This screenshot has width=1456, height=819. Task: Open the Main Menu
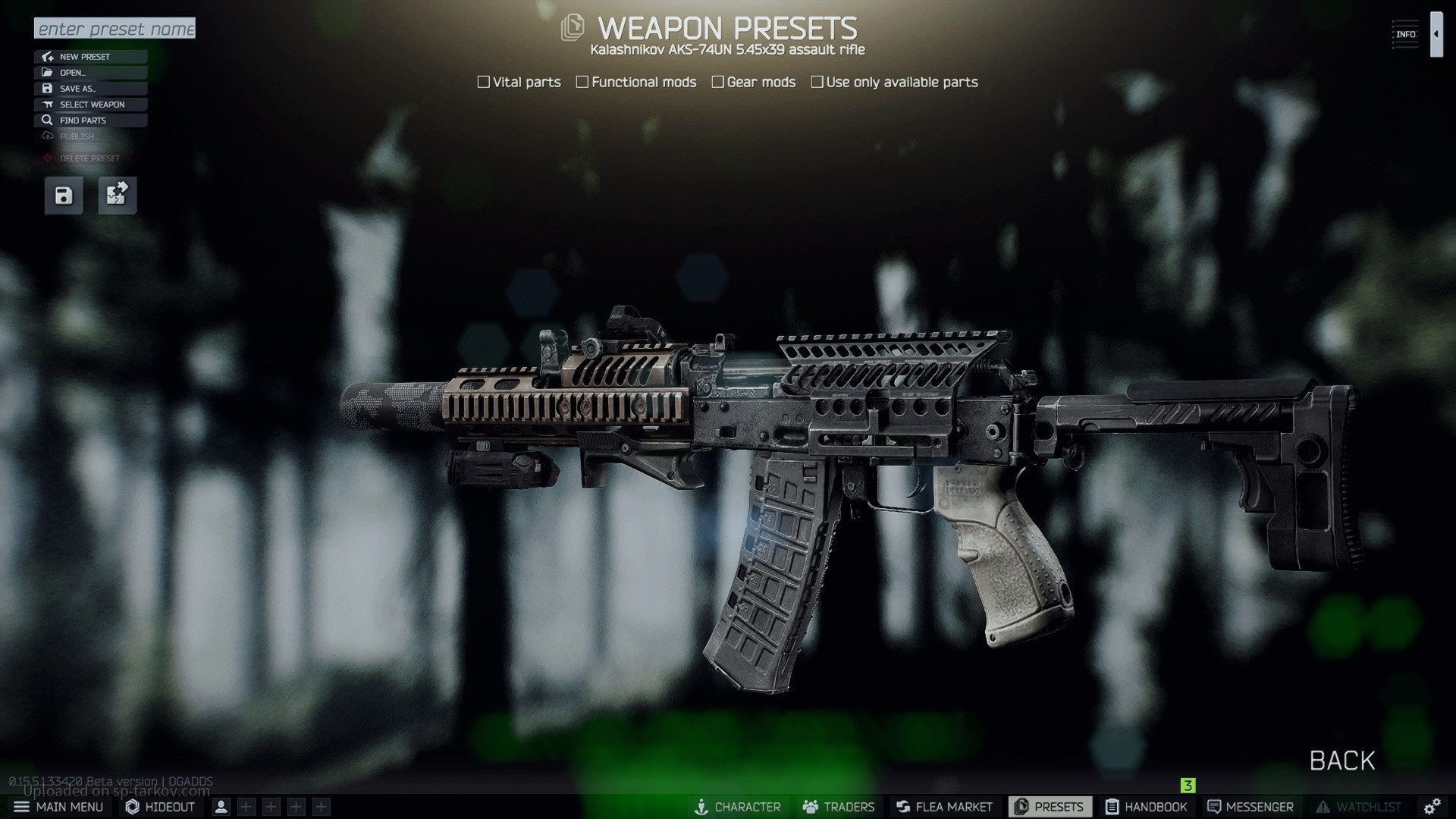(58, 807)
